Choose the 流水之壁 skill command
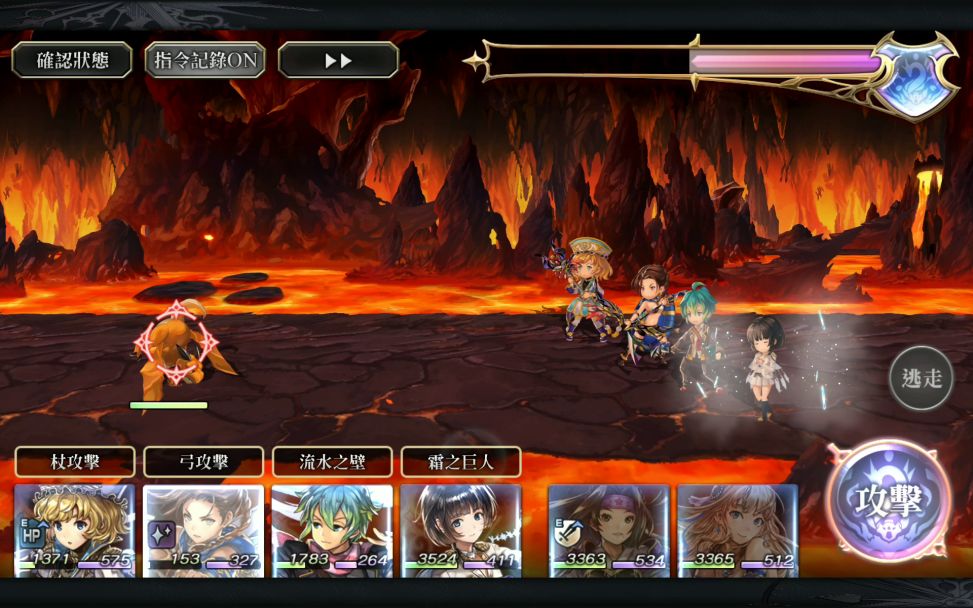The image size is (973, 608). pyautogui.click(x=332, y=462)
